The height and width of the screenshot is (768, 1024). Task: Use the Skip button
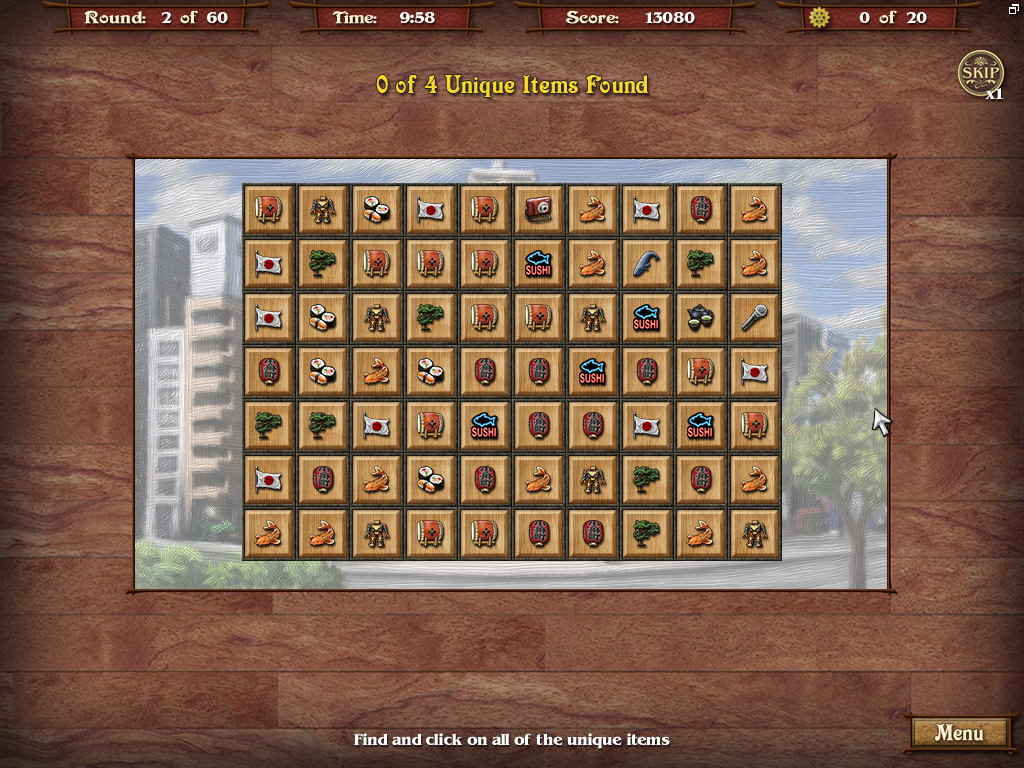tap(978, 73)
